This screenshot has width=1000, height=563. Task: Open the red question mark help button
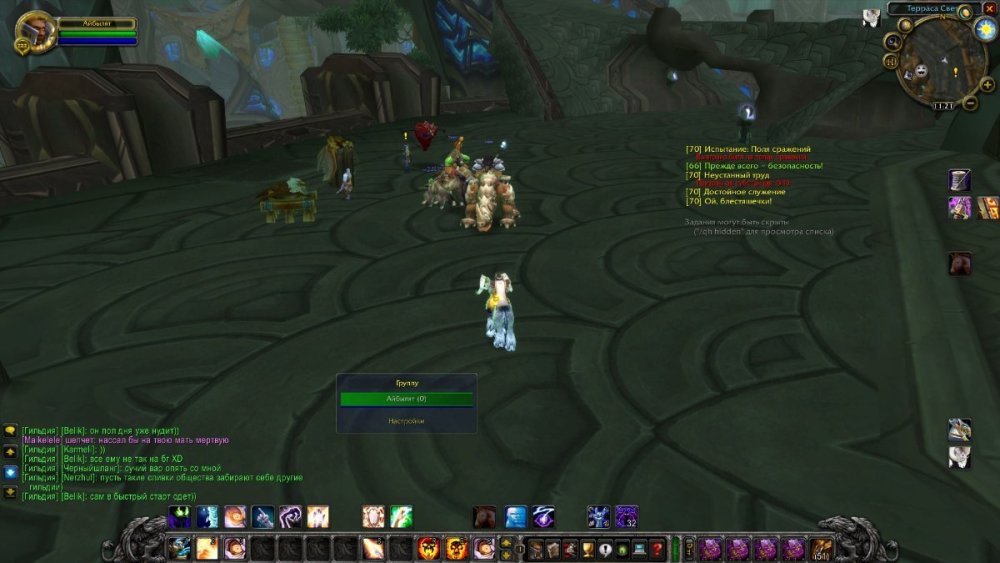(656, 548)
